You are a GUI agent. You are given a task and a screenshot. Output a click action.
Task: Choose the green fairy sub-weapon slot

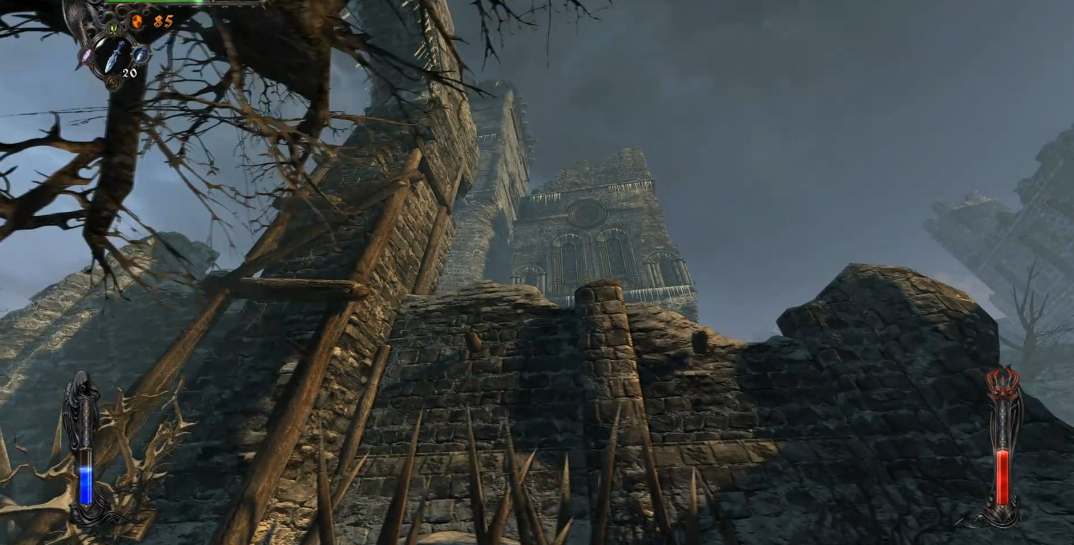coord(111,28)
